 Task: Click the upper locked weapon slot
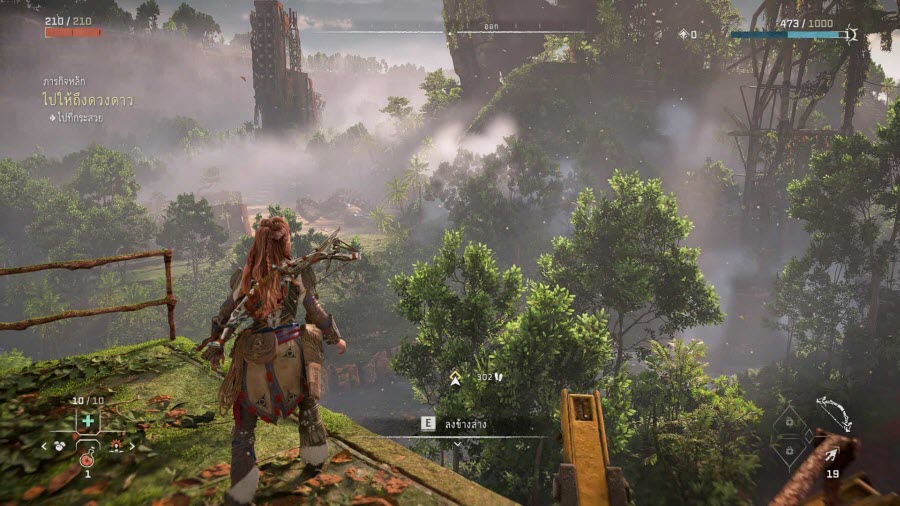click(x=790, y=423)
